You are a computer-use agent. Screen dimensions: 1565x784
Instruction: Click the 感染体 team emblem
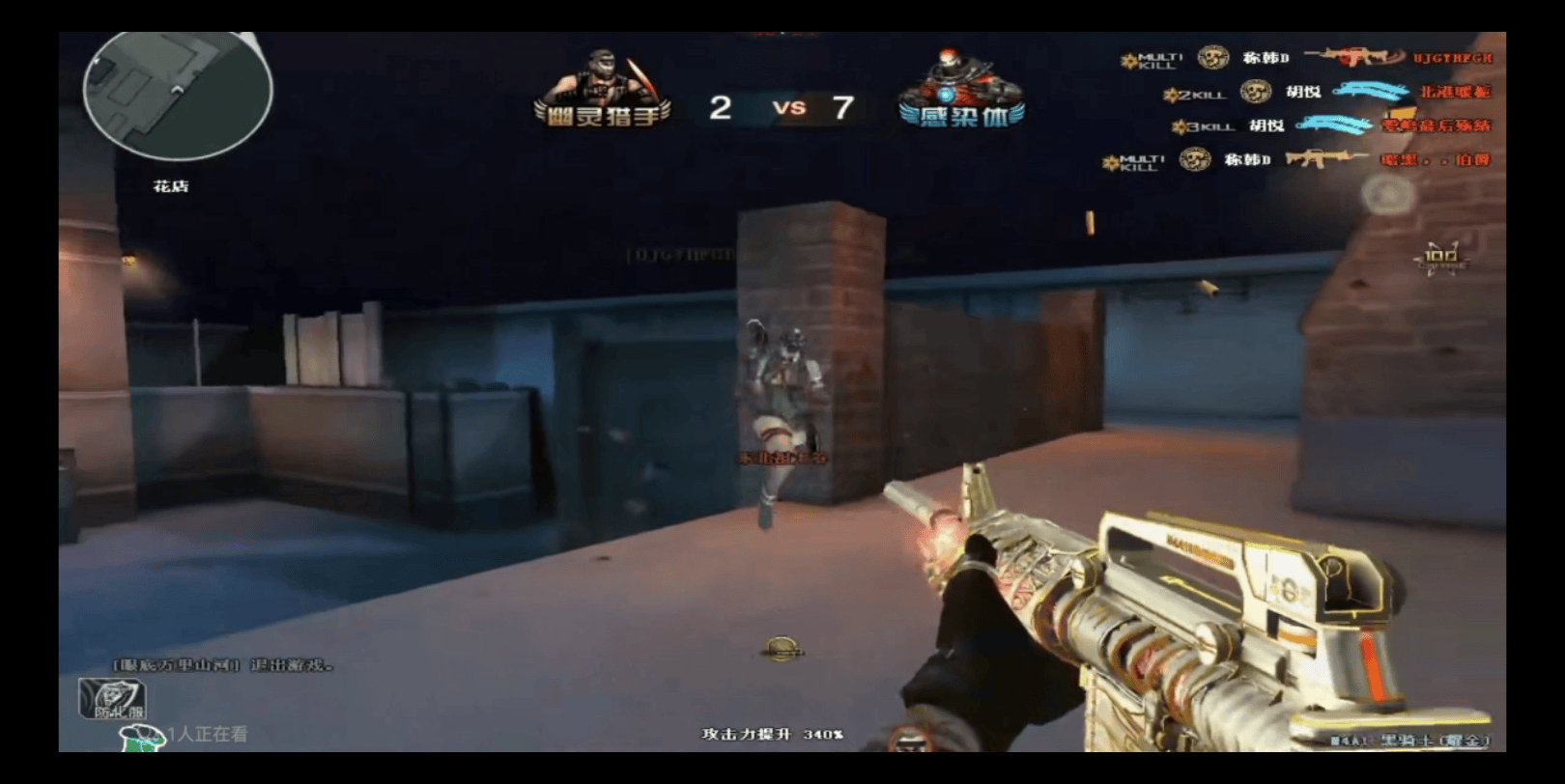point(961,90)
